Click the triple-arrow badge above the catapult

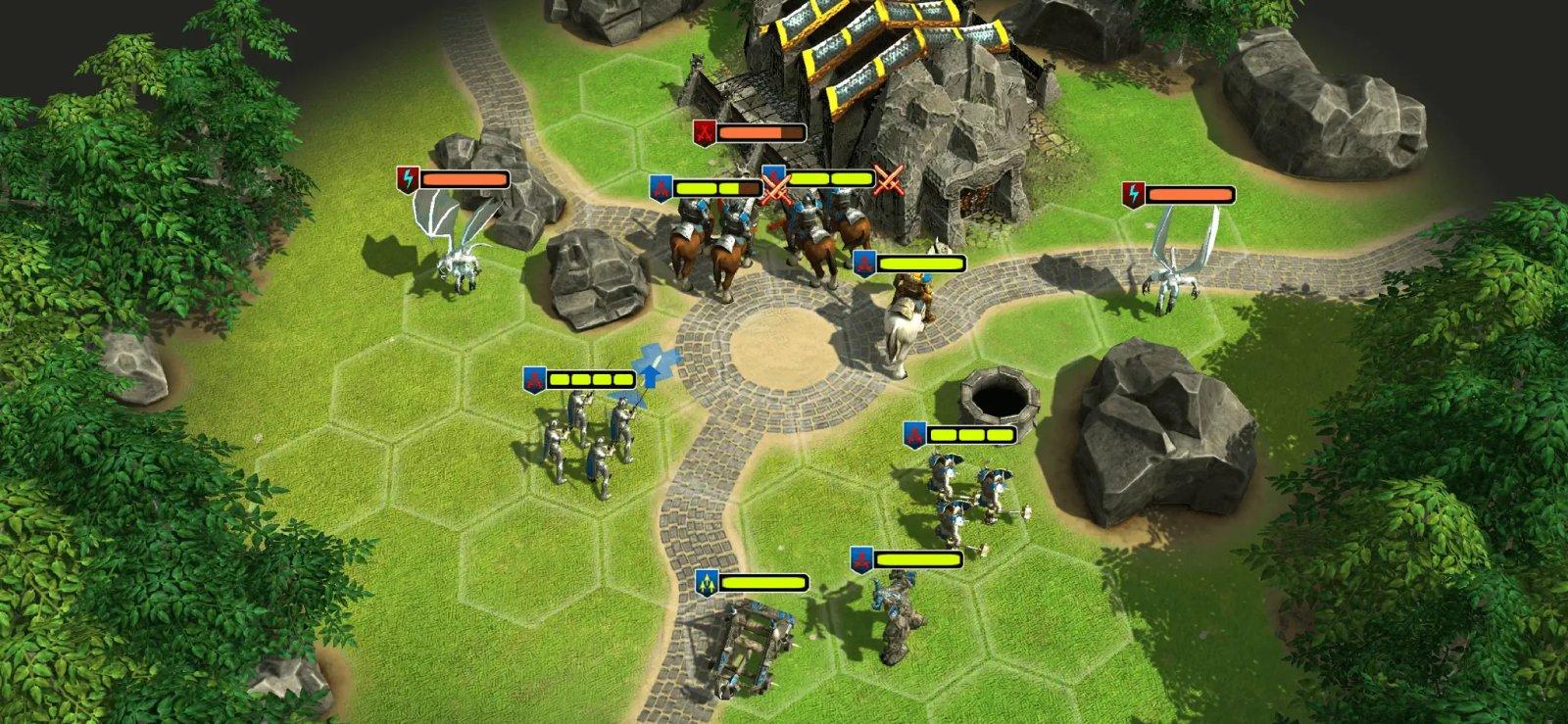coord(705,580)
